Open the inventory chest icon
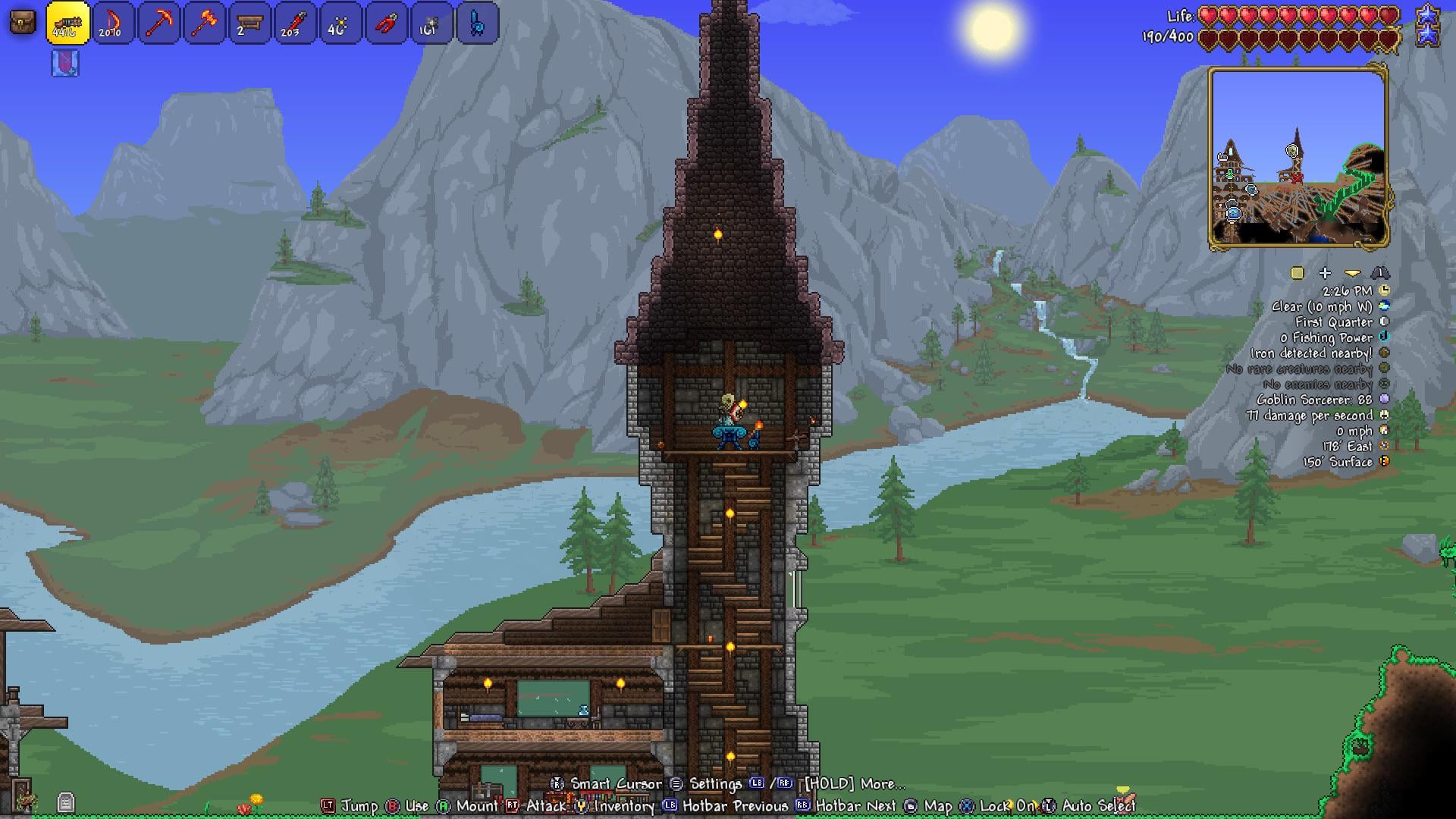 tap(23, 23)
